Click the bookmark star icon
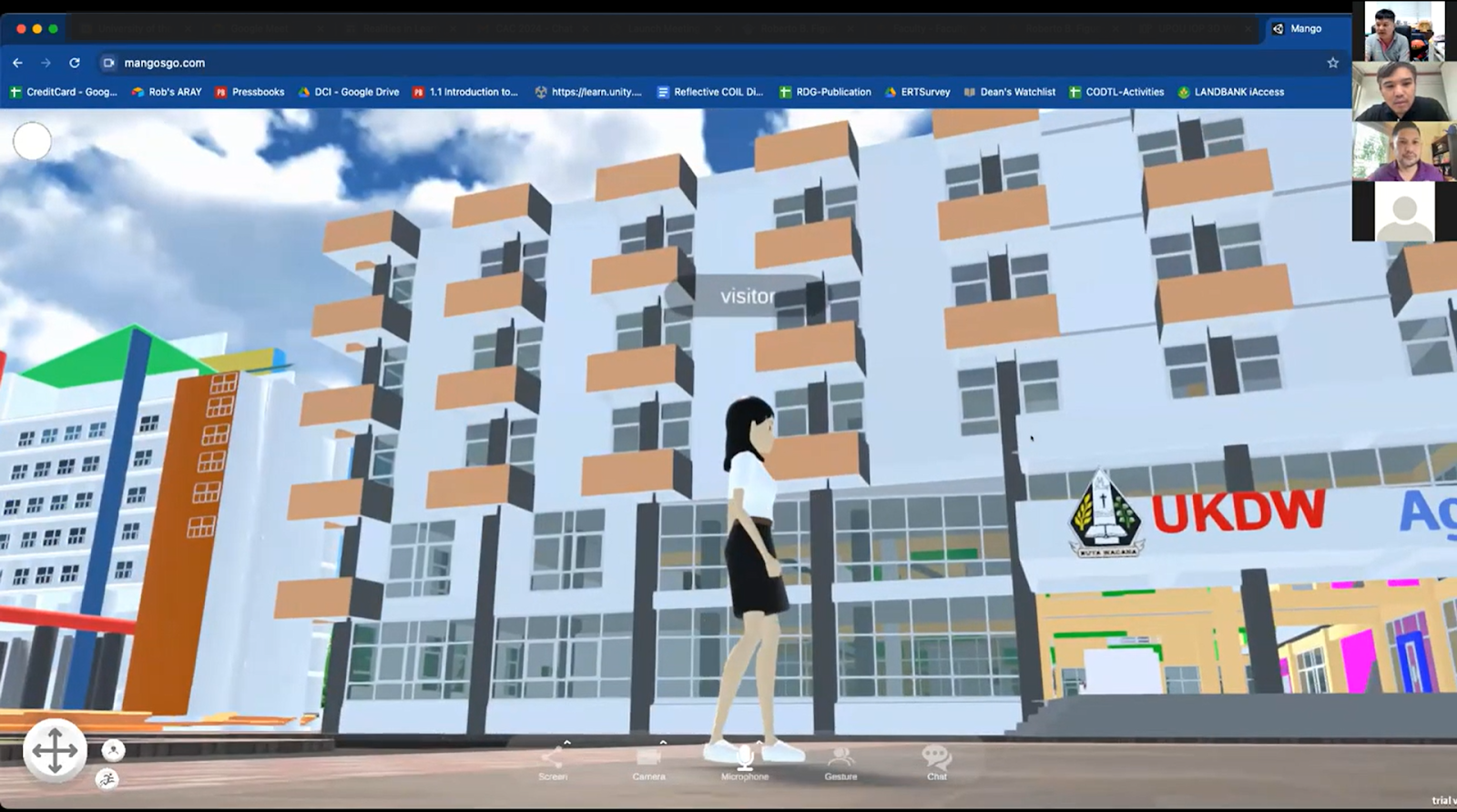 (1332, 63)
